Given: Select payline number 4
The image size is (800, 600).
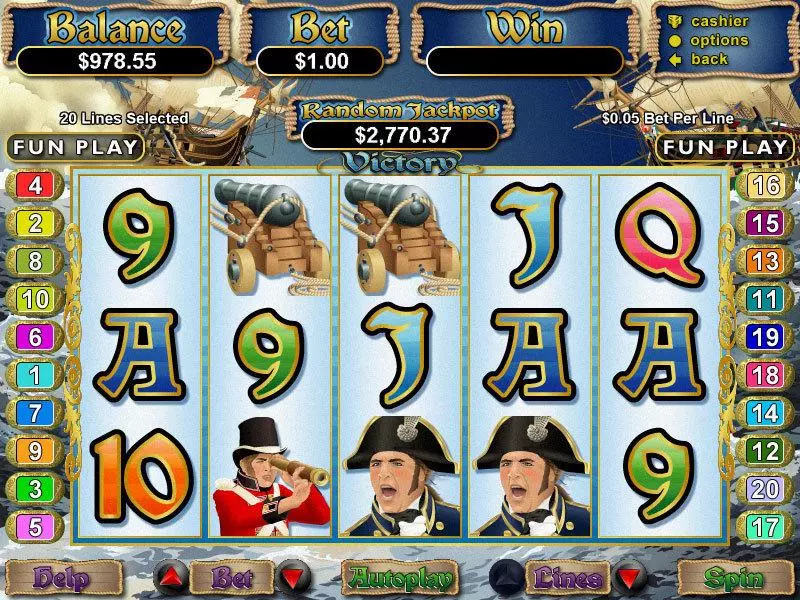Looking at the screenshot, I should point(35,186).
